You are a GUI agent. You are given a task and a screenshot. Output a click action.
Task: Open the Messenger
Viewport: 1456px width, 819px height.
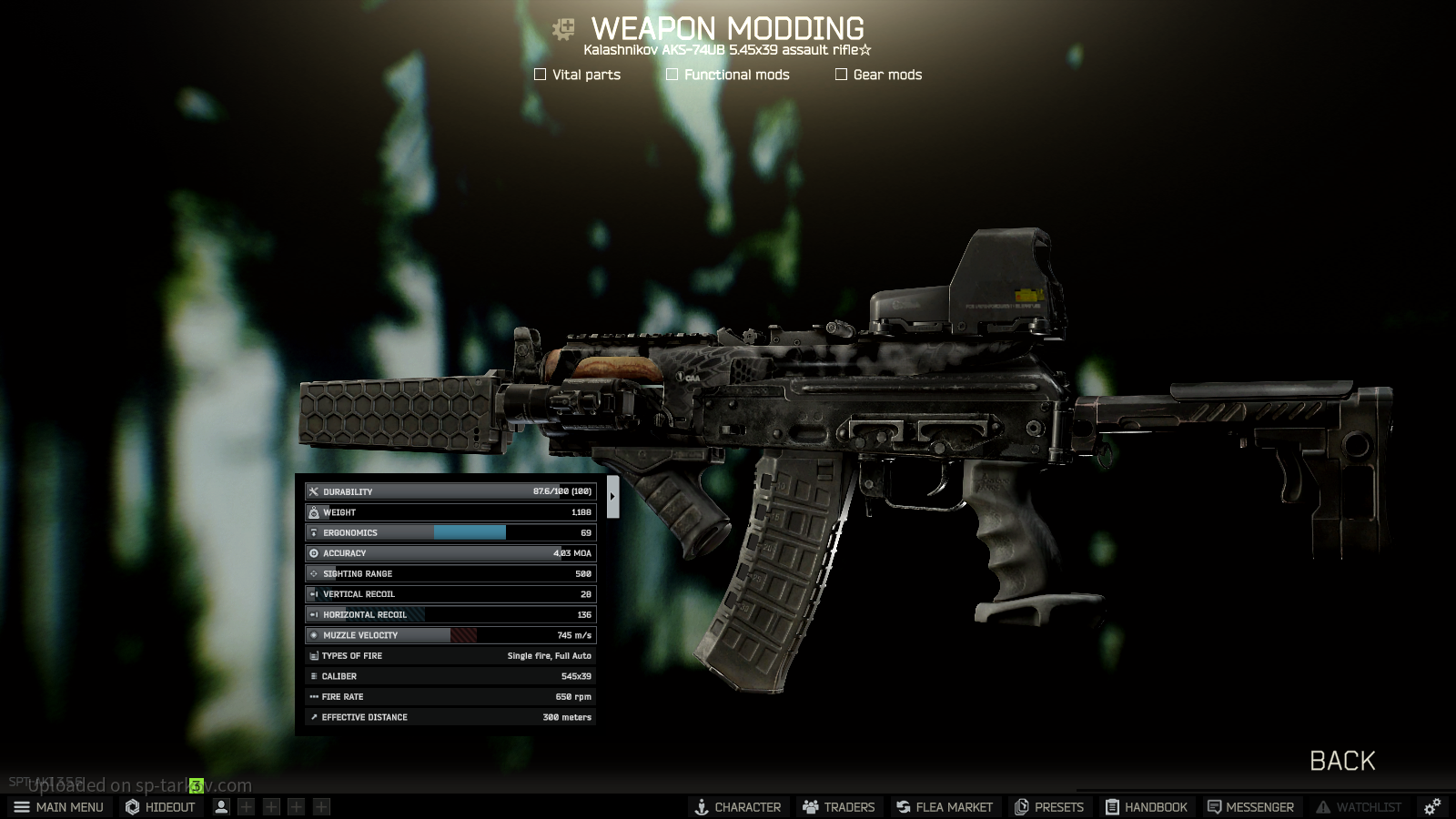1250,807
